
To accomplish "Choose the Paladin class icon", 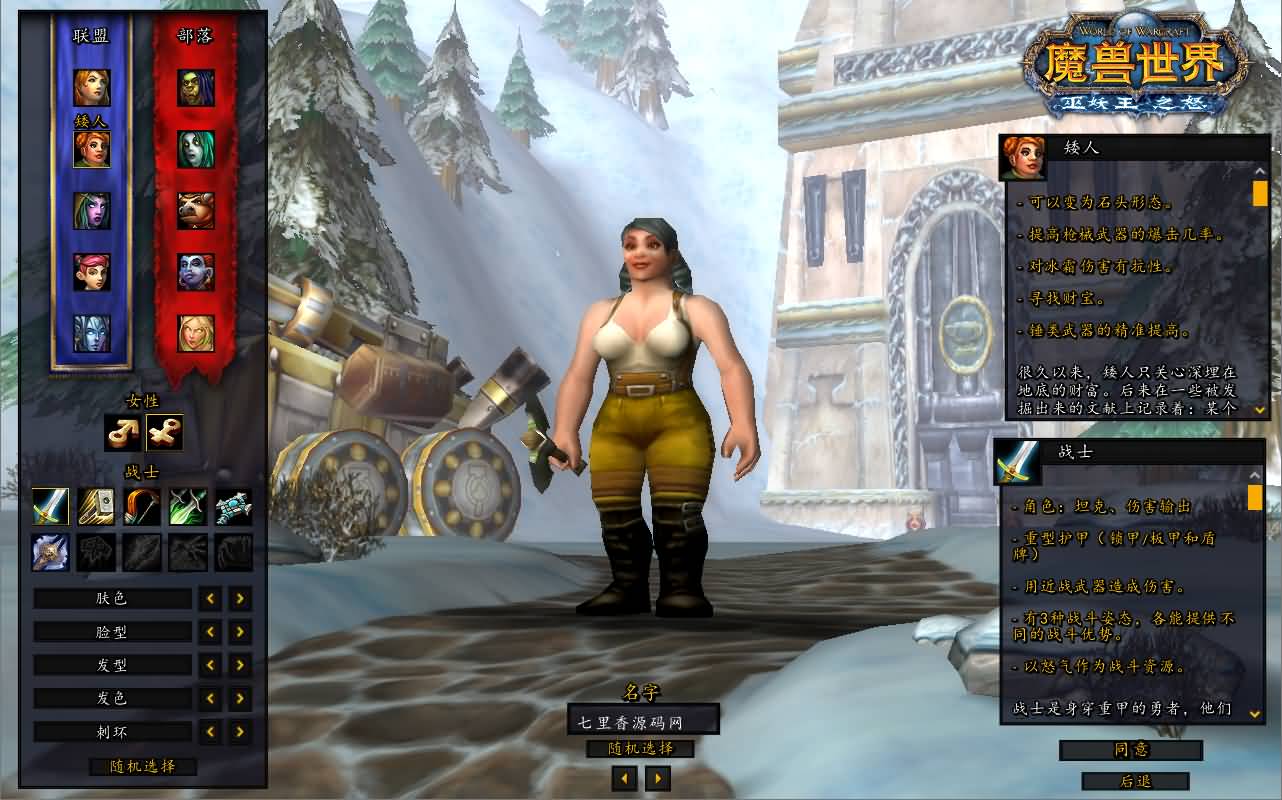I will [x=96, y=507].
